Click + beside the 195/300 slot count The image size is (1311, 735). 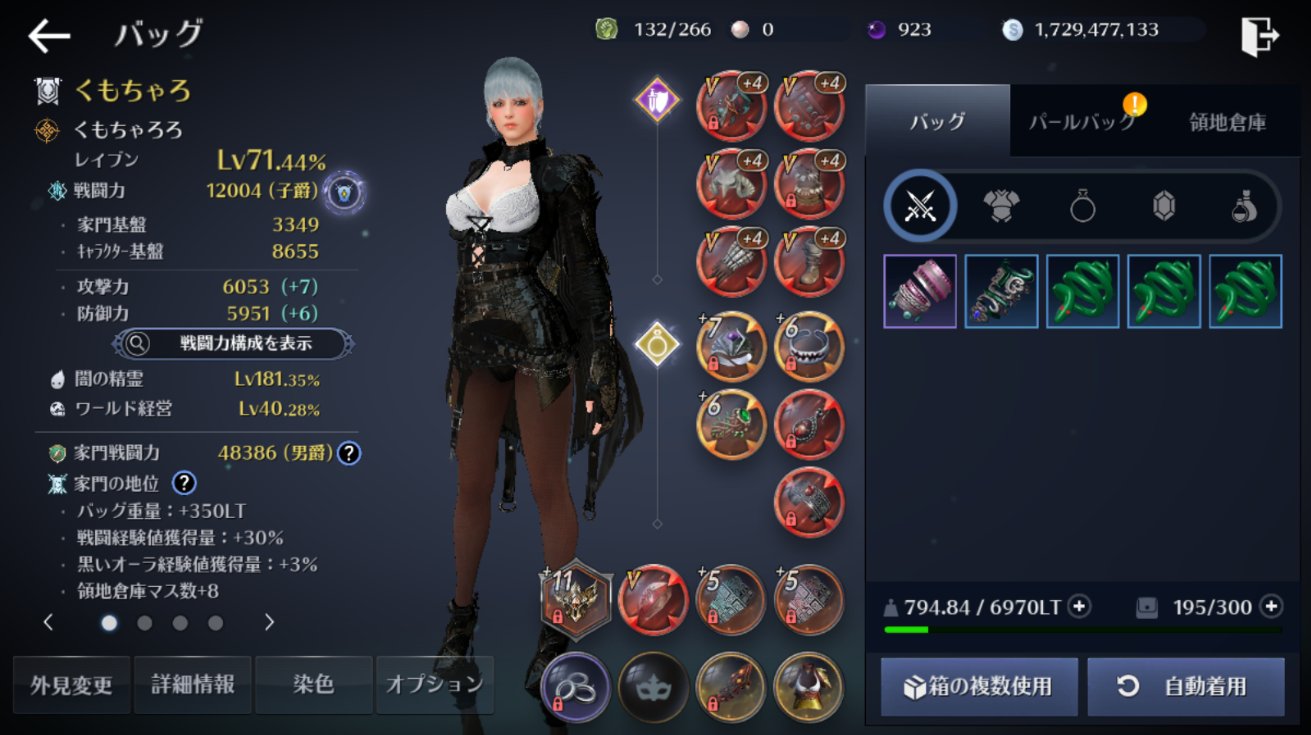(1270, 606)
